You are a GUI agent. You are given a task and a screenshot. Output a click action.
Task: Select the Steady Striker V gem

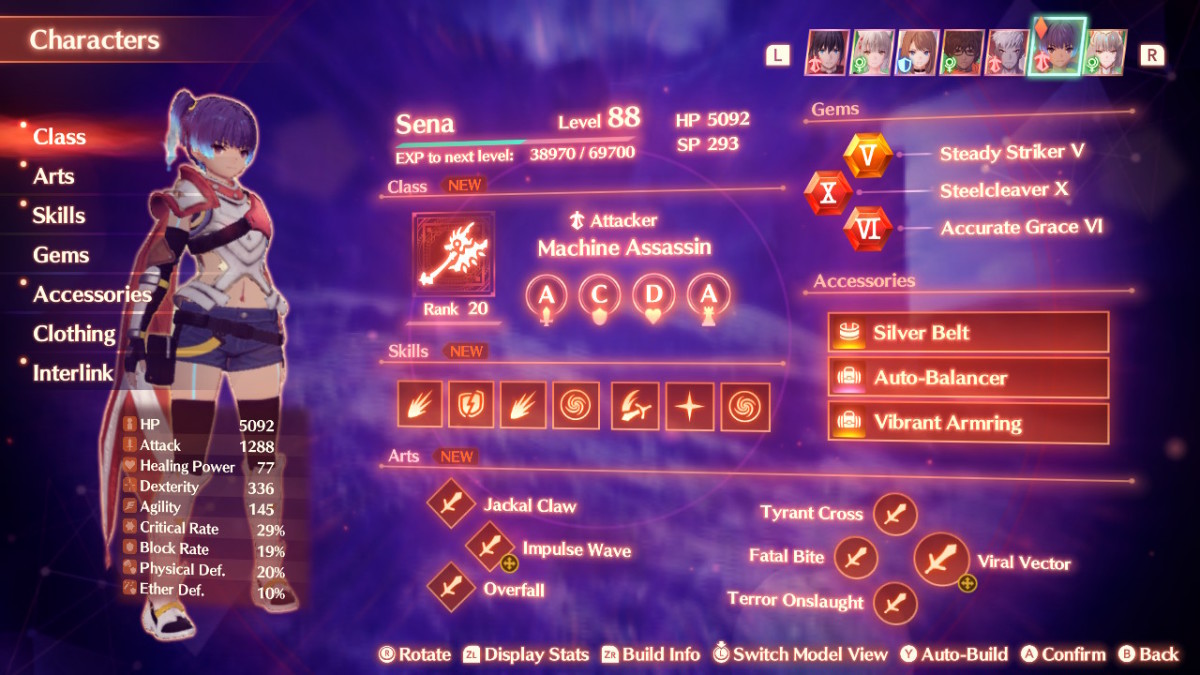(x=867, y=155)
